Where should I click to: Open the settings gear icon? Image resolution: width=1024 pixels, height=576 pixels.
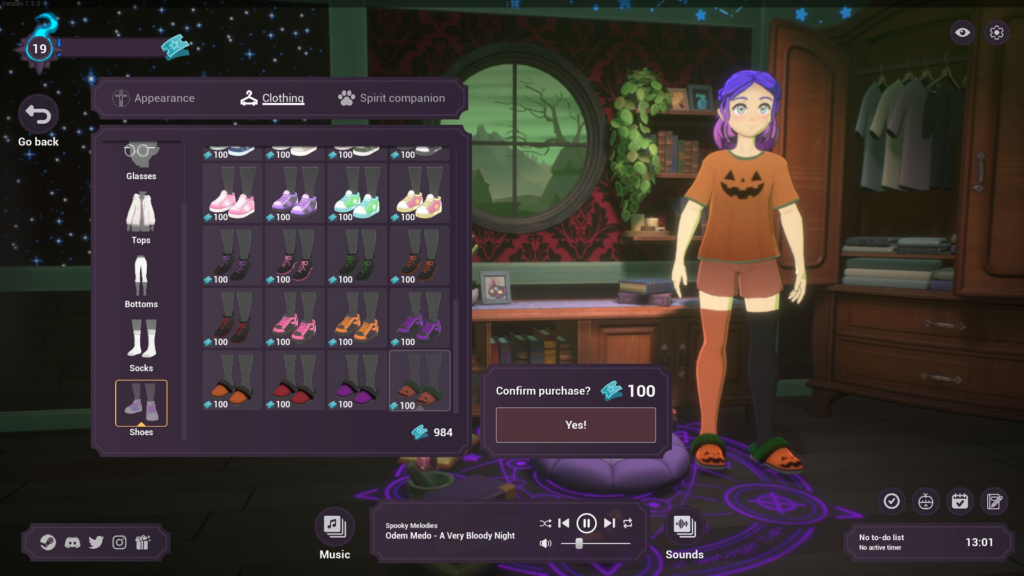click(x=996, y=32)
